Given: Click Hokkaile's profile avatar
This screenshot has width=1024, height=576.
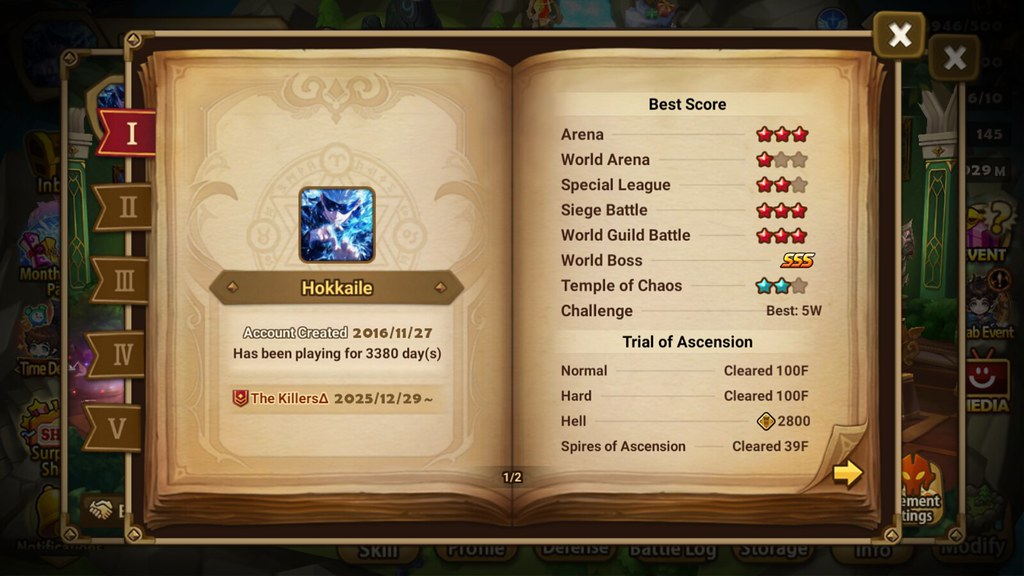Looking at the screenshot, I should coord(337,225).
